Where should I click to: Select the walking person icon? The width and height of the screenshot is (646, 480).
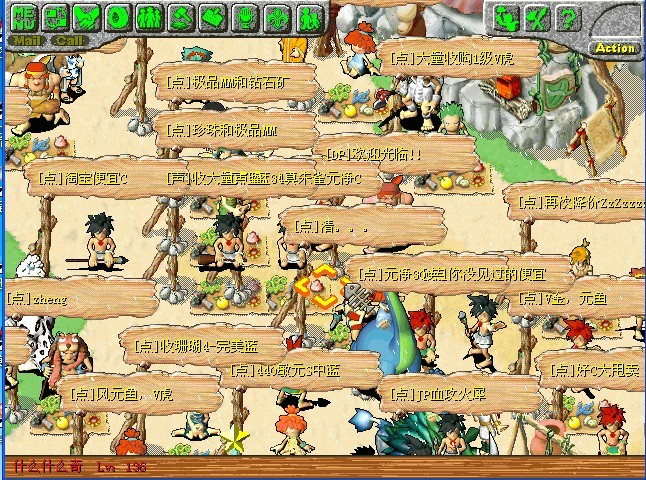click(308, 17)
